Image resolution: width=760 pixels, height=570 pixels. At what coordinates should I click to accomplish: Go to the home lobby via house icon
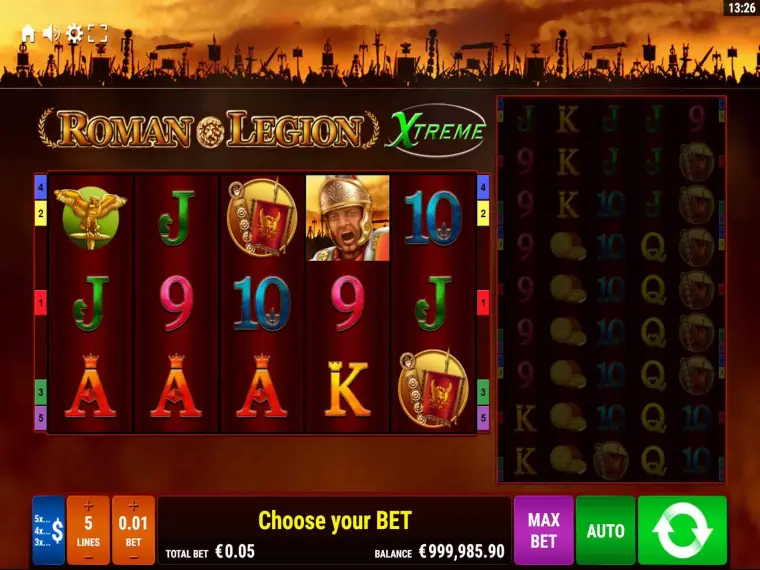click(x=28, y=33)
